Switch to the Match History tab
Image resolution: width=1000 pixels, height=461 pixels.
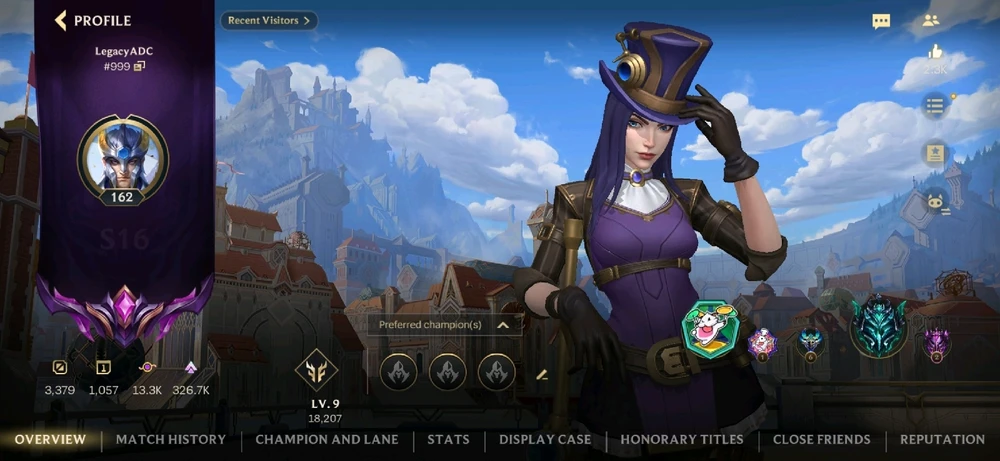click(171, 439)
